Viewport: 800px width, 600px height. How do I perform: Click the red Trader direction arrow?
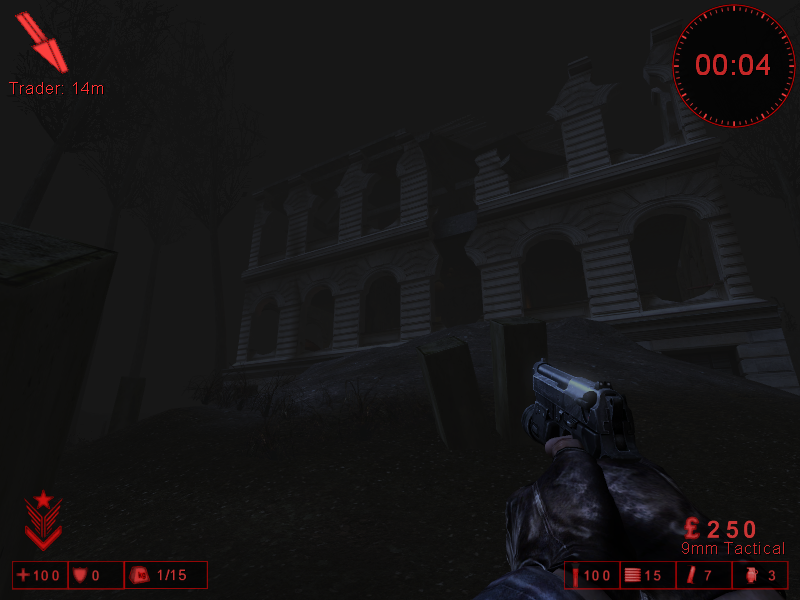click(44, 43)
